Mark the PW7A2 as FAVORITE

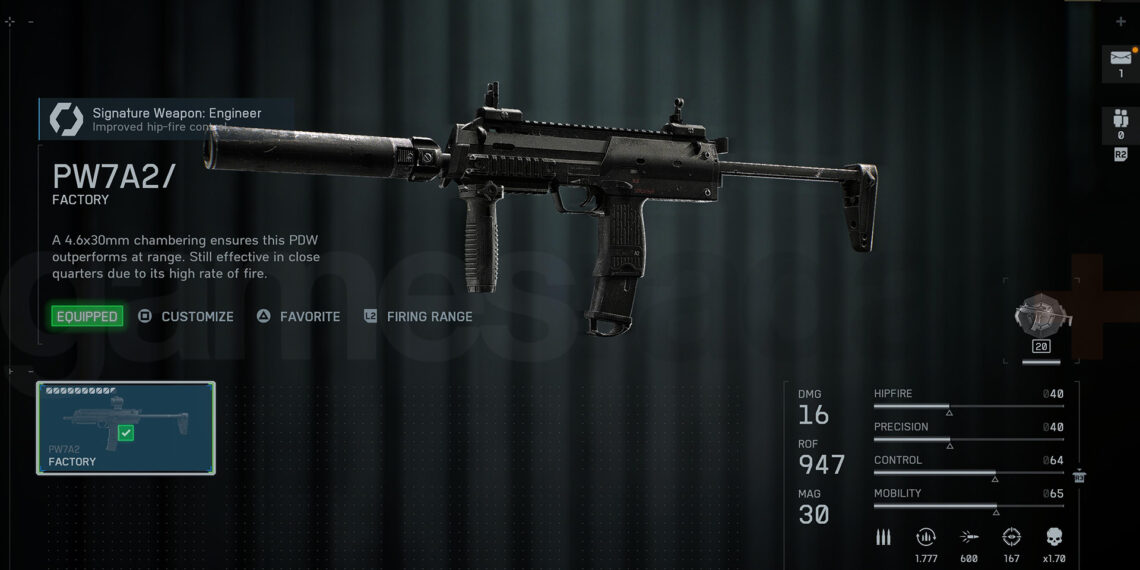pyautogui.click(x=298, y=316)
